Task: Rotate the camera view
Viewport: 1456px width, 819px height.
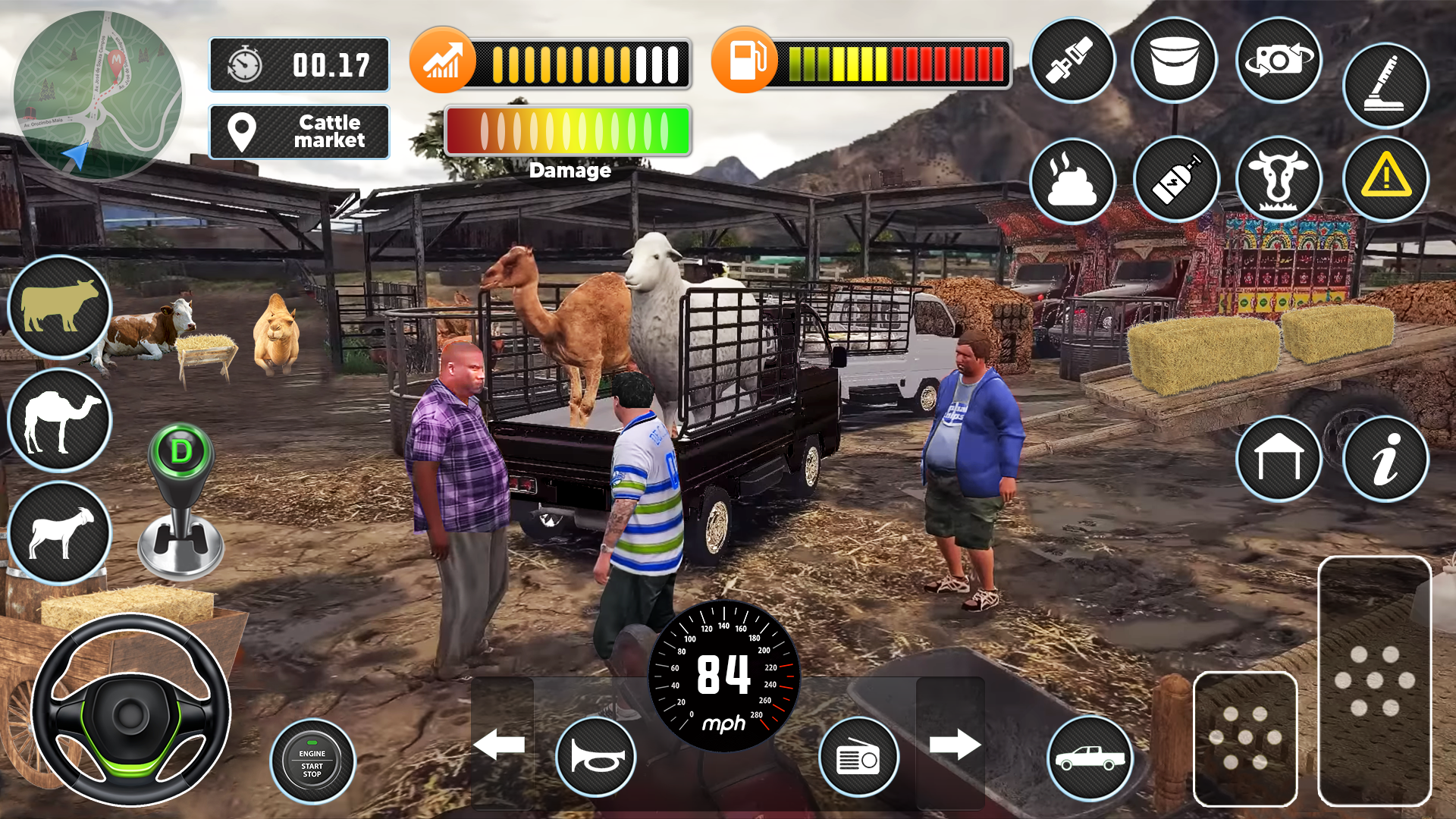Action: [1279, 61]
